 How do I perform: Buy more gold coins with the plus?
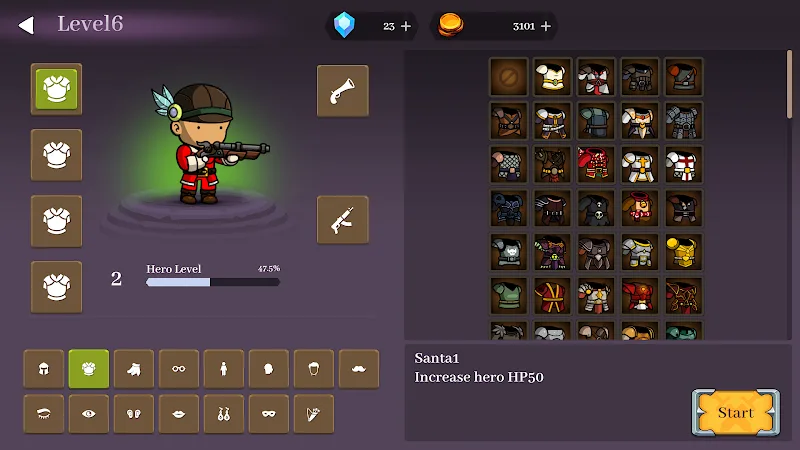click(546, 26)
